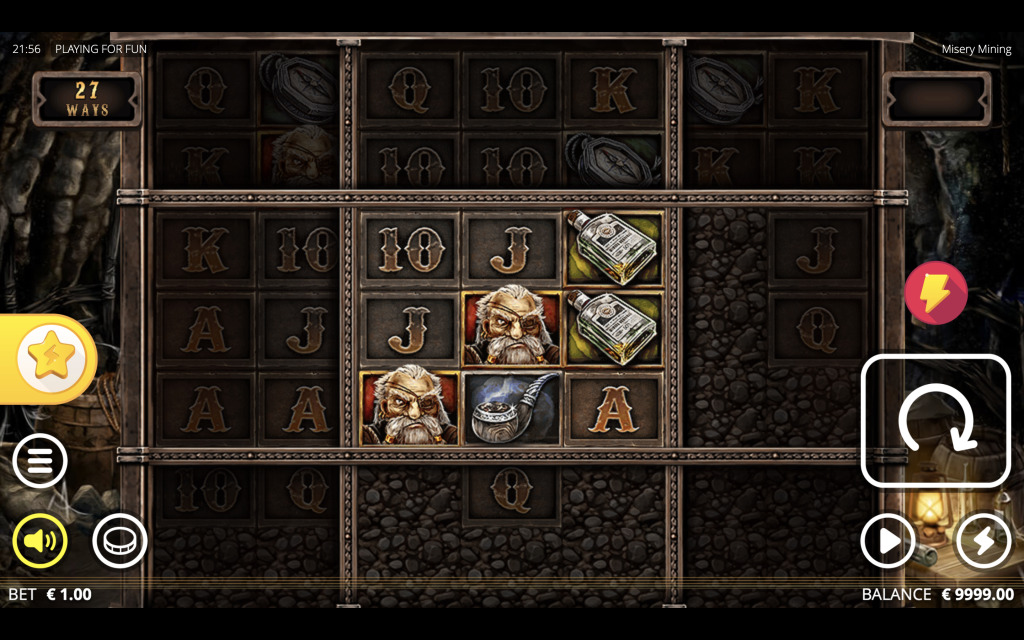
Task: Click the red lightning bolt feature button
Action: [935, 293]
